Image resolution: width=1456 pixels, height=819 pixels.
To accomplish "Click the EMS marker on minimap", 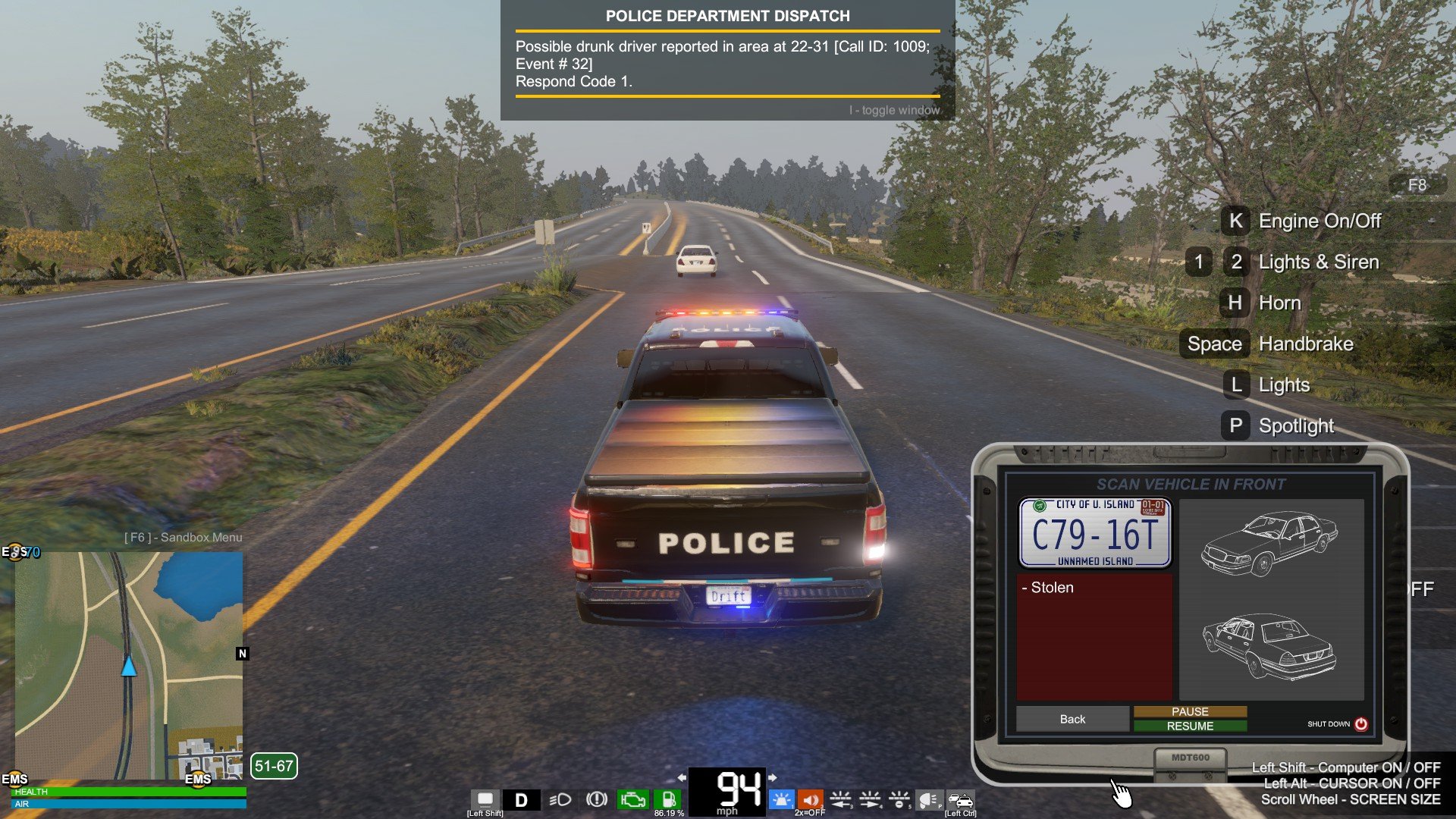I will (x=198, y=779).
